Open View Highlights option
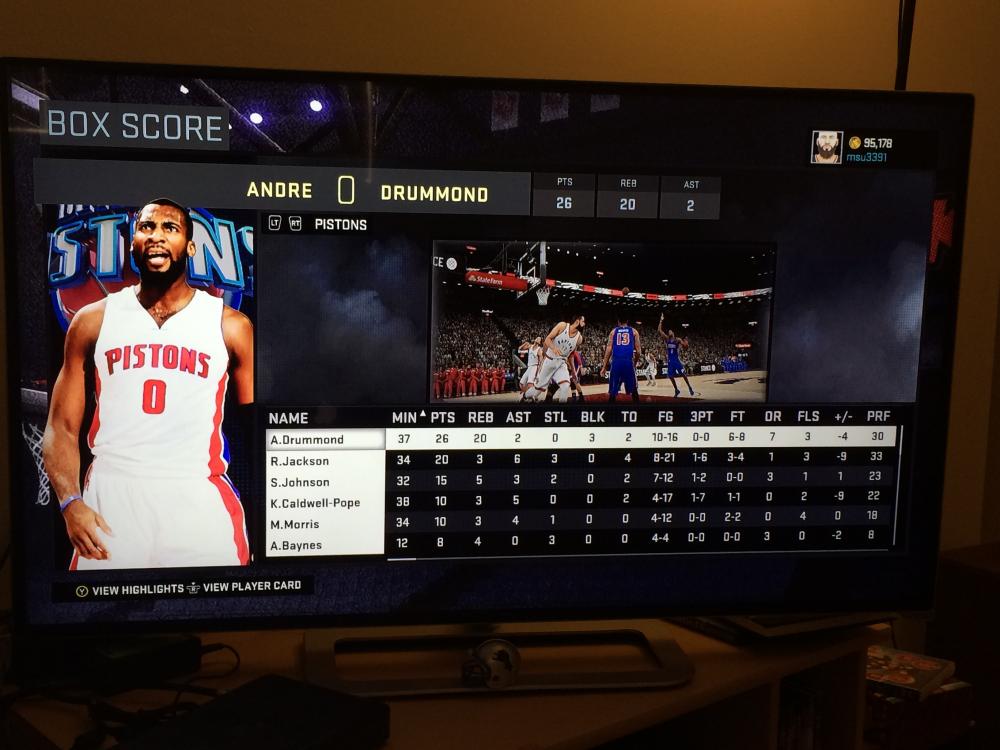This screenshot has width=1000, height=750. click(130, 590)
